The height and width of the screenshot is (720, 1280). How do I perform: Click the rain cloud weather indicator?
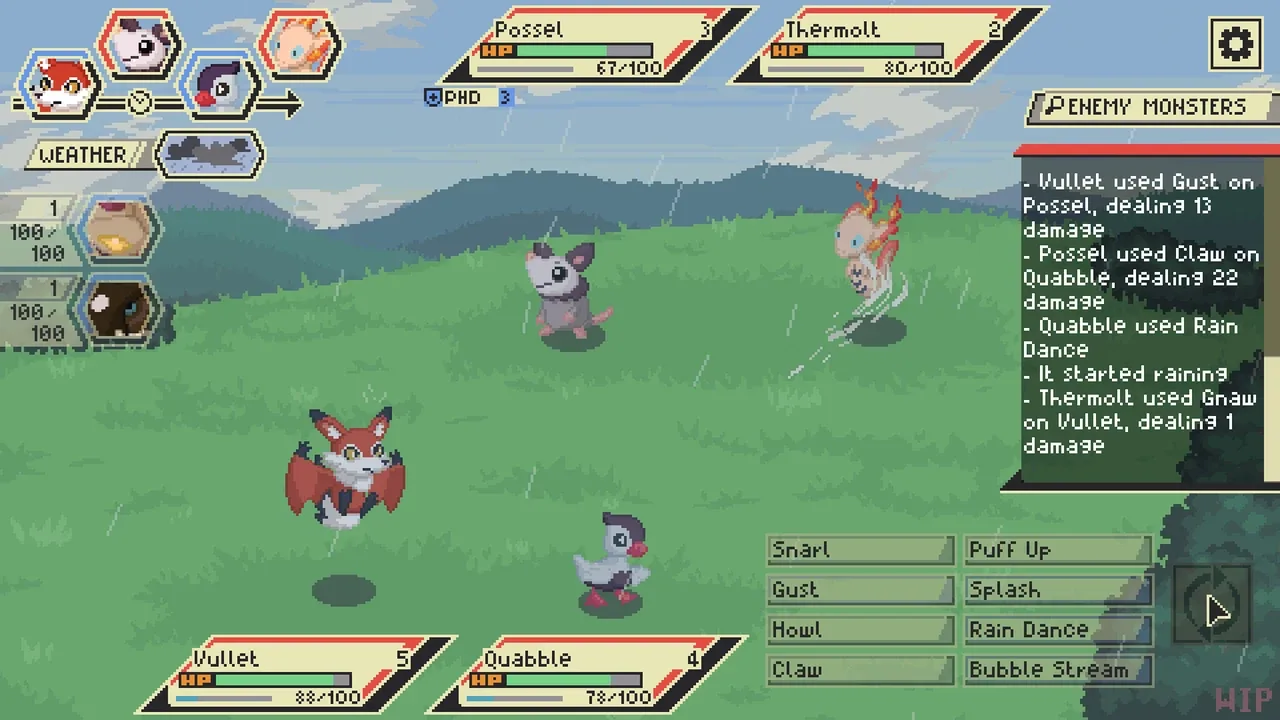click(209, 154)
